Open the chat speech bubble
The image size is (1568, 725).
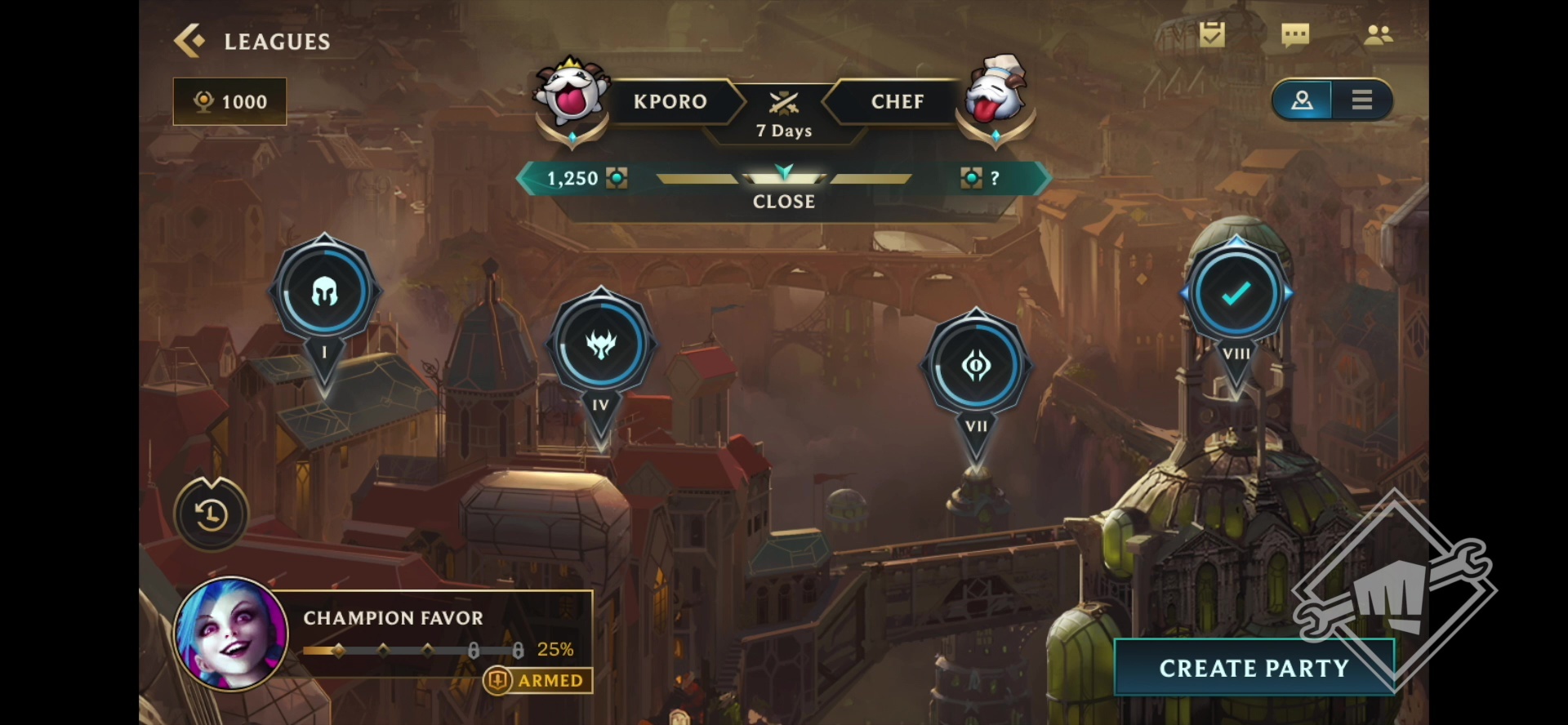[x=1295, y=35]
